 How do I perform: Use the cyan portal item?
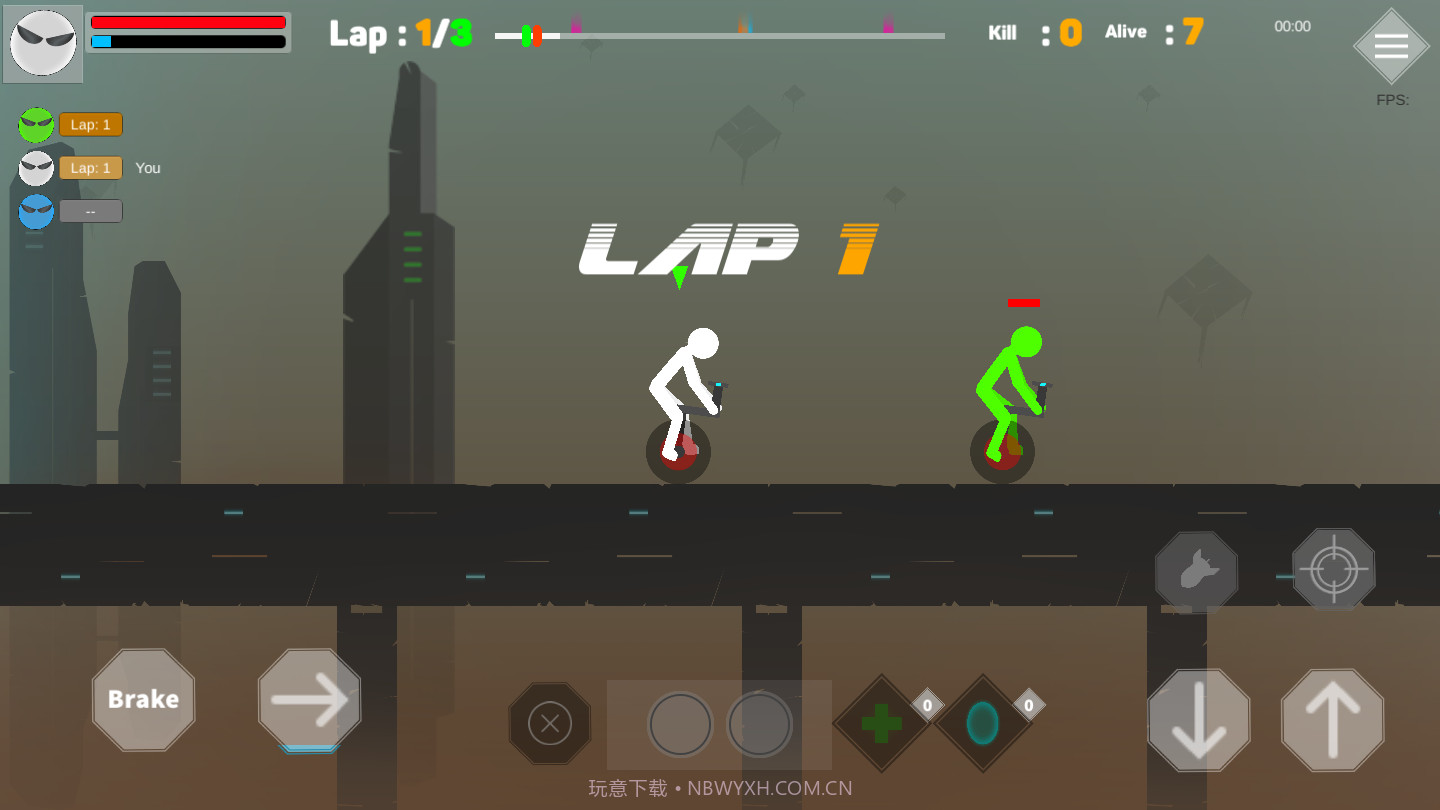coord(982,723)
